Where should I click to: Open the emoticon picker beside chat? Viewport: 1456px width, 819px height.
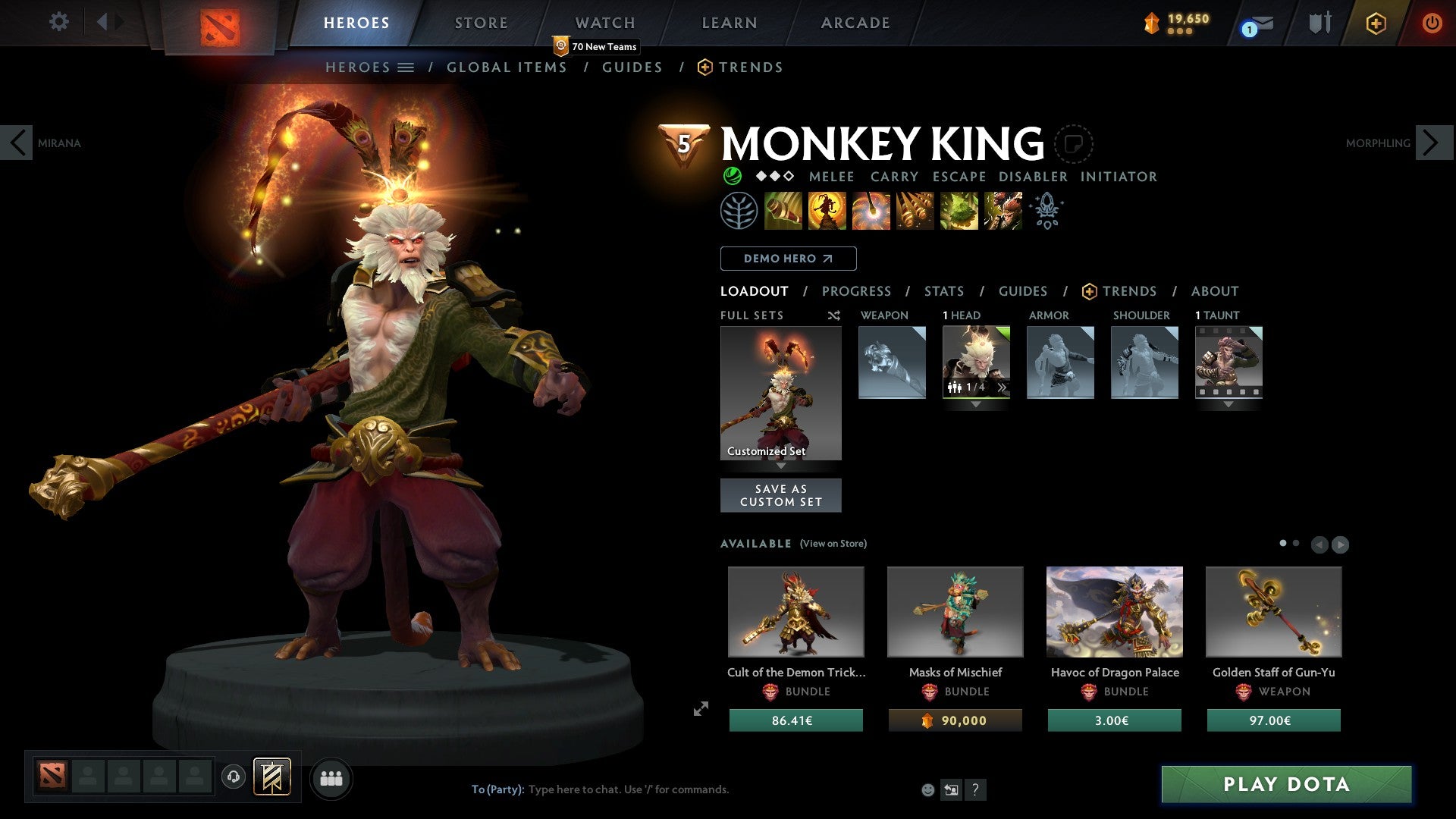pyautogui.click(x=927, y=789)
